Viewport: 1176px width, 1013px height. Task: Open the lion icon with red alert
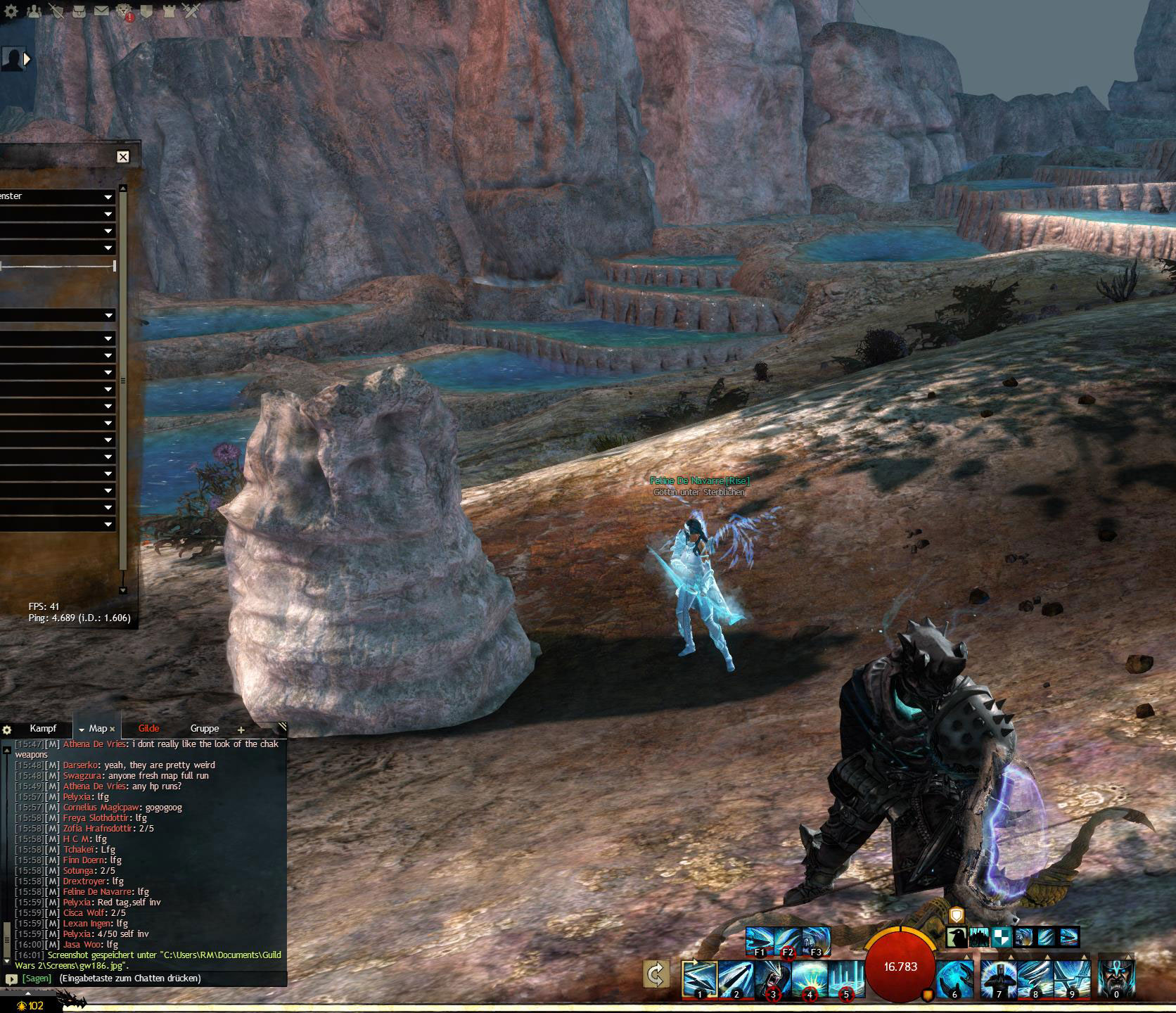[124, 11]
